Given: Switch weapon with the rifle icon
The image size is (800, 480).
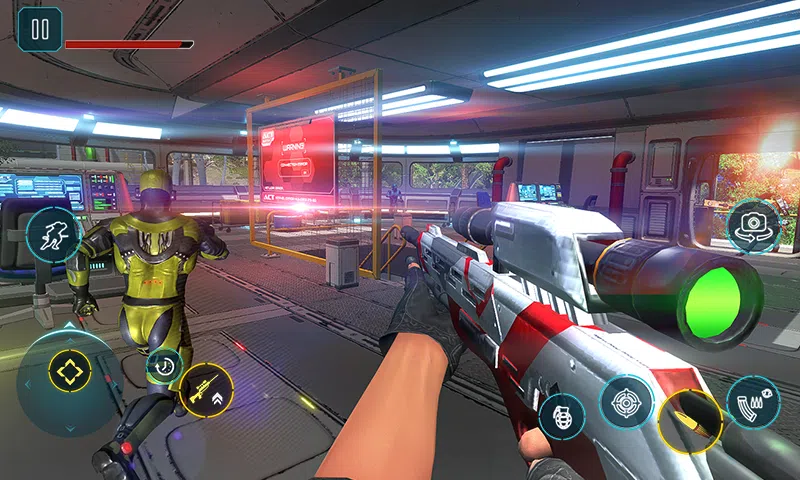Looking at the screenshot, I should [x=206, y=390].
